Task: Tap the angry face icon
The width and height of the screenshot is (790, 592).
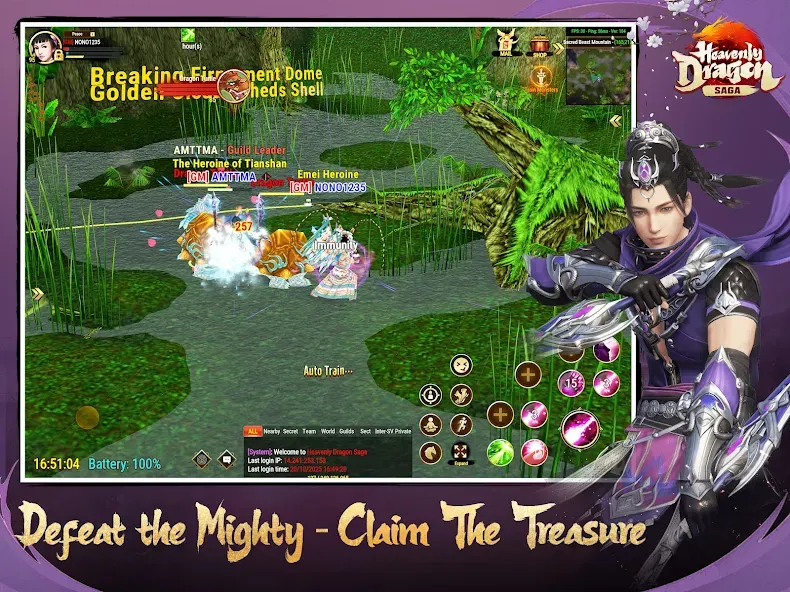Action: coord(461,365)
